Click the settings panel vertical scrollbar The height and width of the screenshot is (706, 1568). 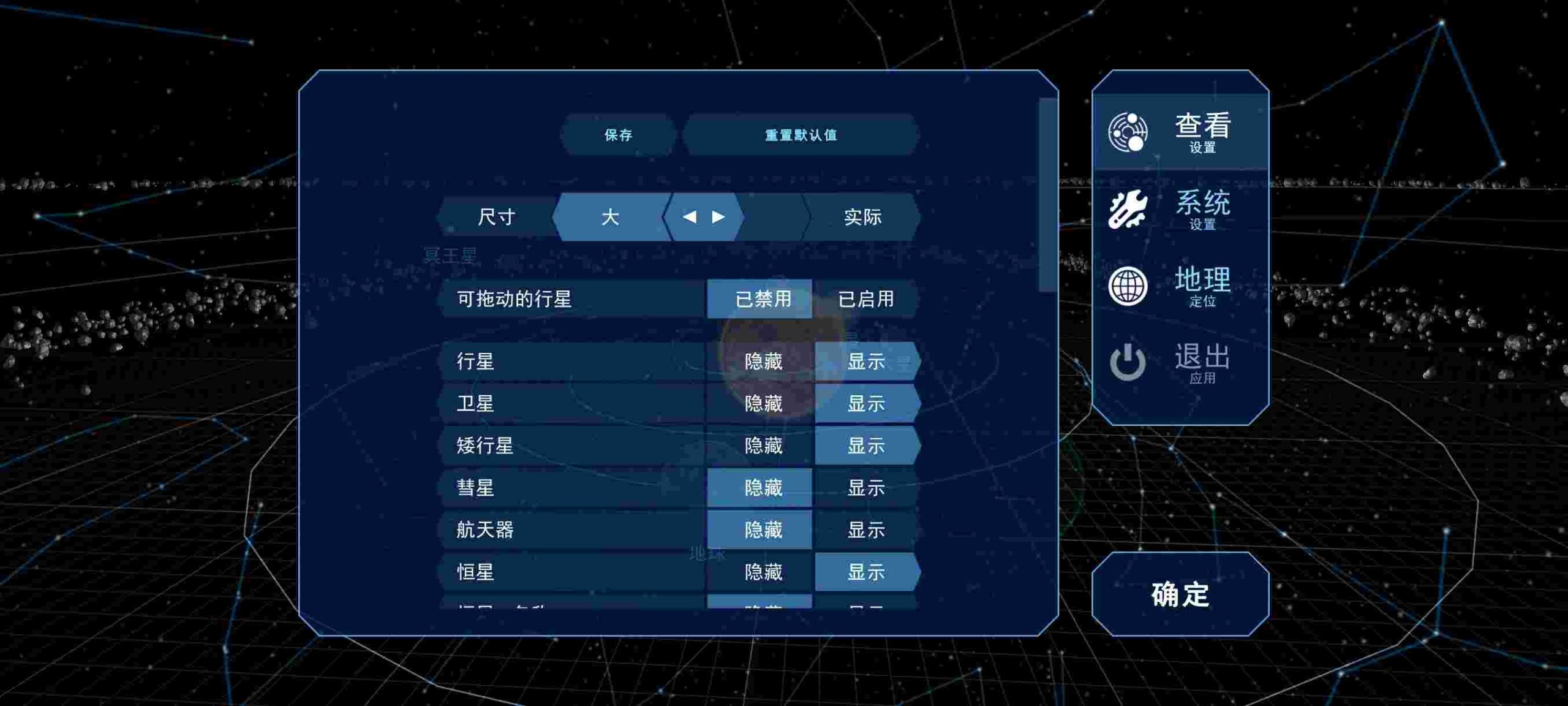(1047, 195)
